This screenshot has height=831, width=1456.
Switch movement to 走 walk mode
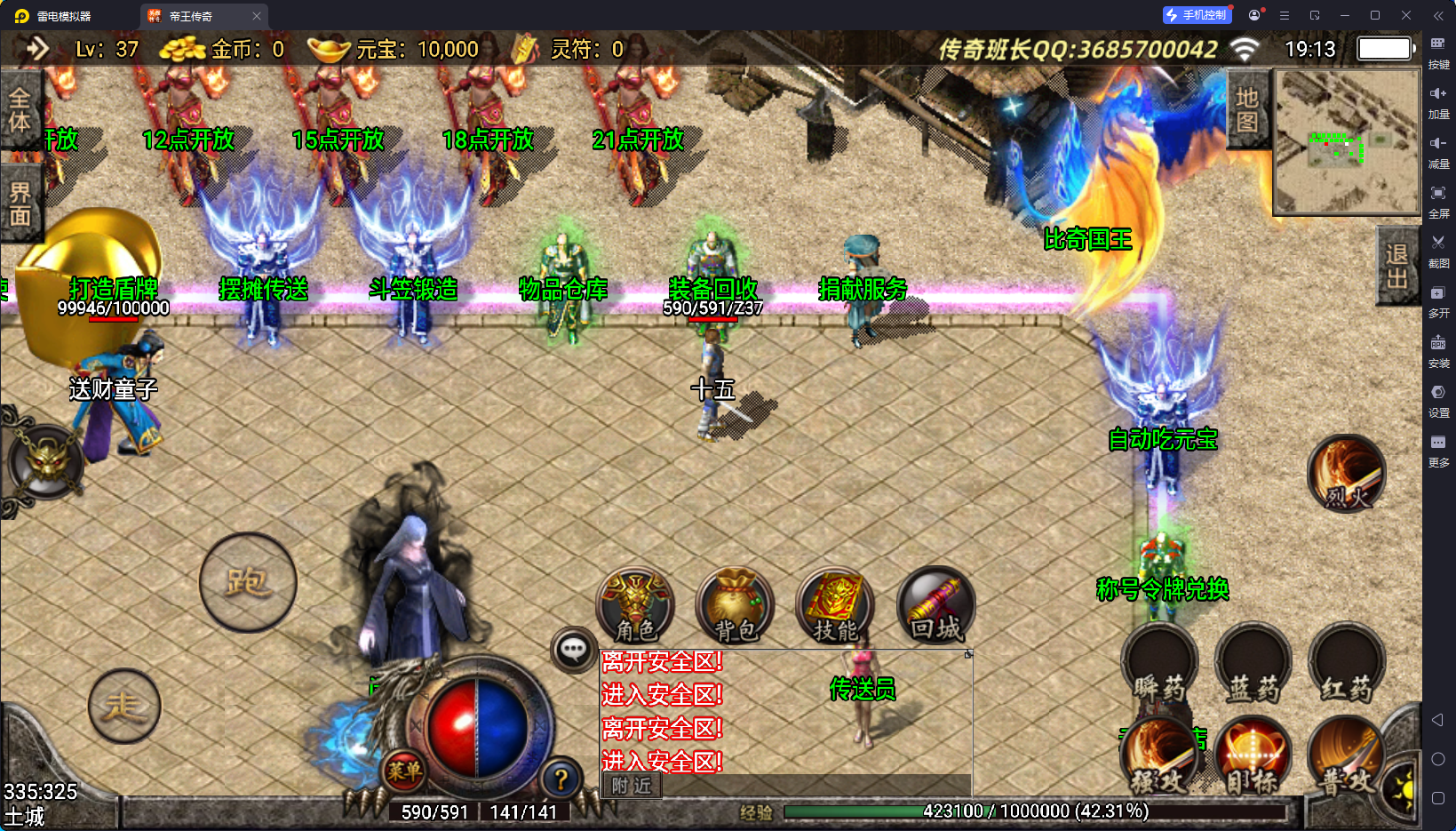coord(124,707)
